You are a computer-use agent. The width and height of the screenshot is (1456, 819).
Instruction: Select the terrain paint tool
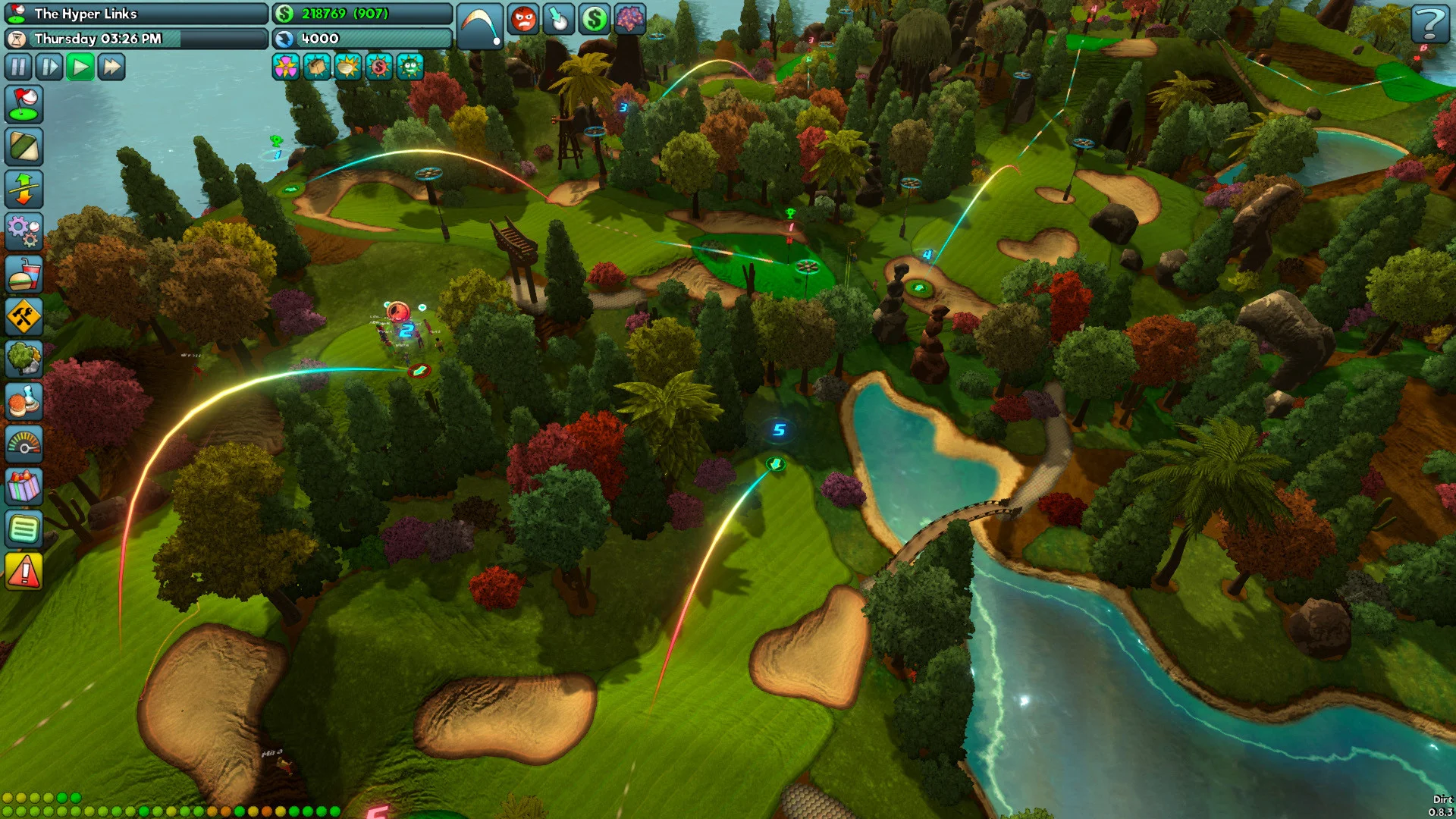(24, 147)
